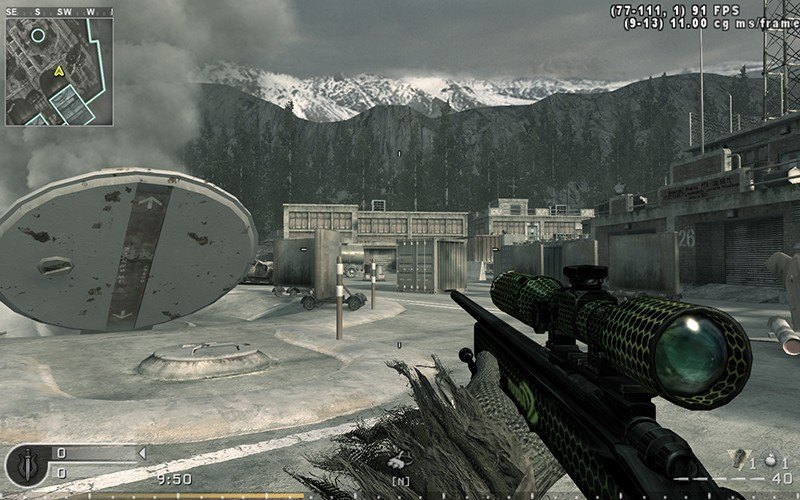
Task: Click the prone stance indicator icon
Action: click(x=399, y=464)
